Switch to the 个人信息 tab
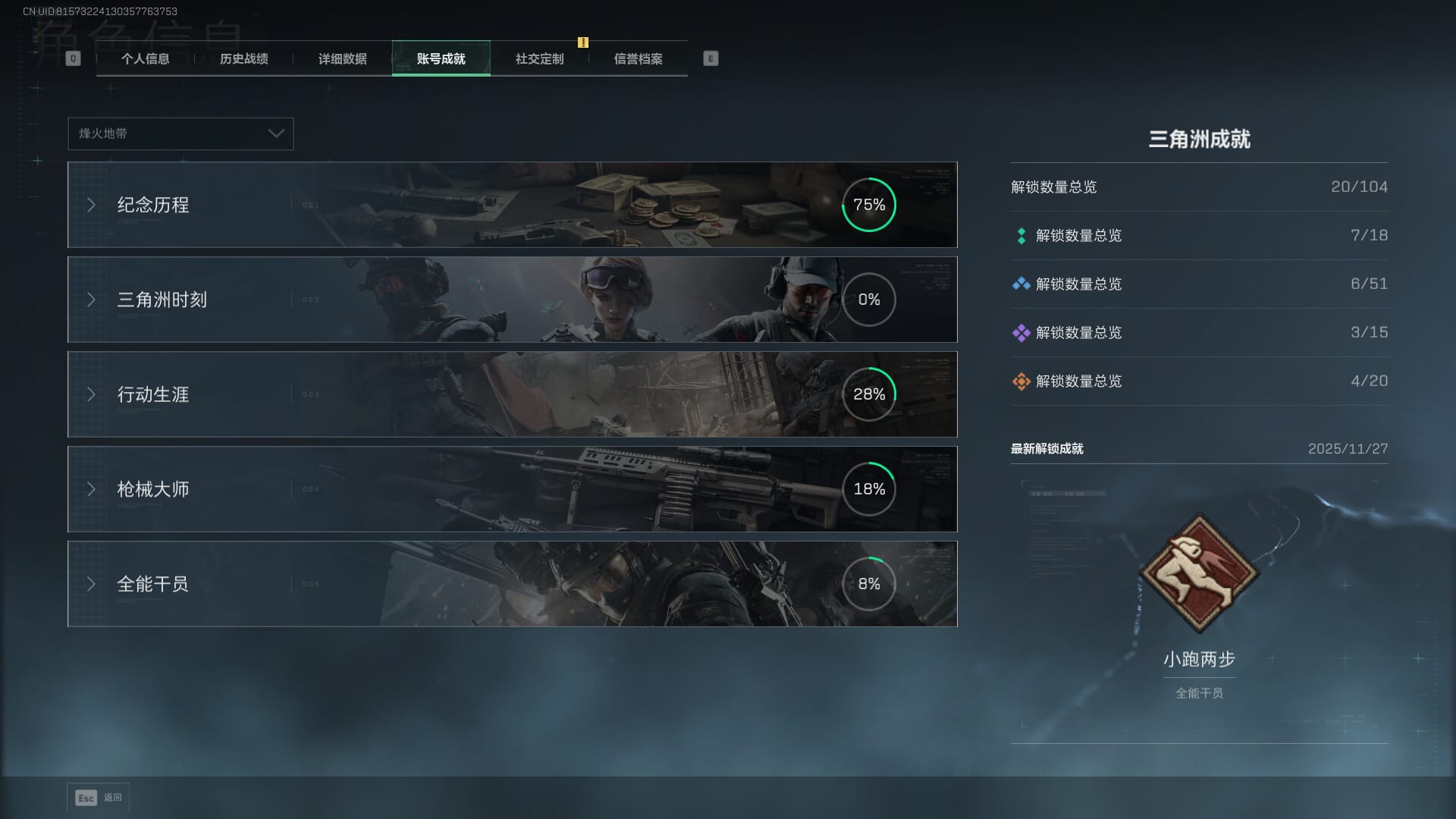The image size is (1456, 819). click(x=145, y=59)
